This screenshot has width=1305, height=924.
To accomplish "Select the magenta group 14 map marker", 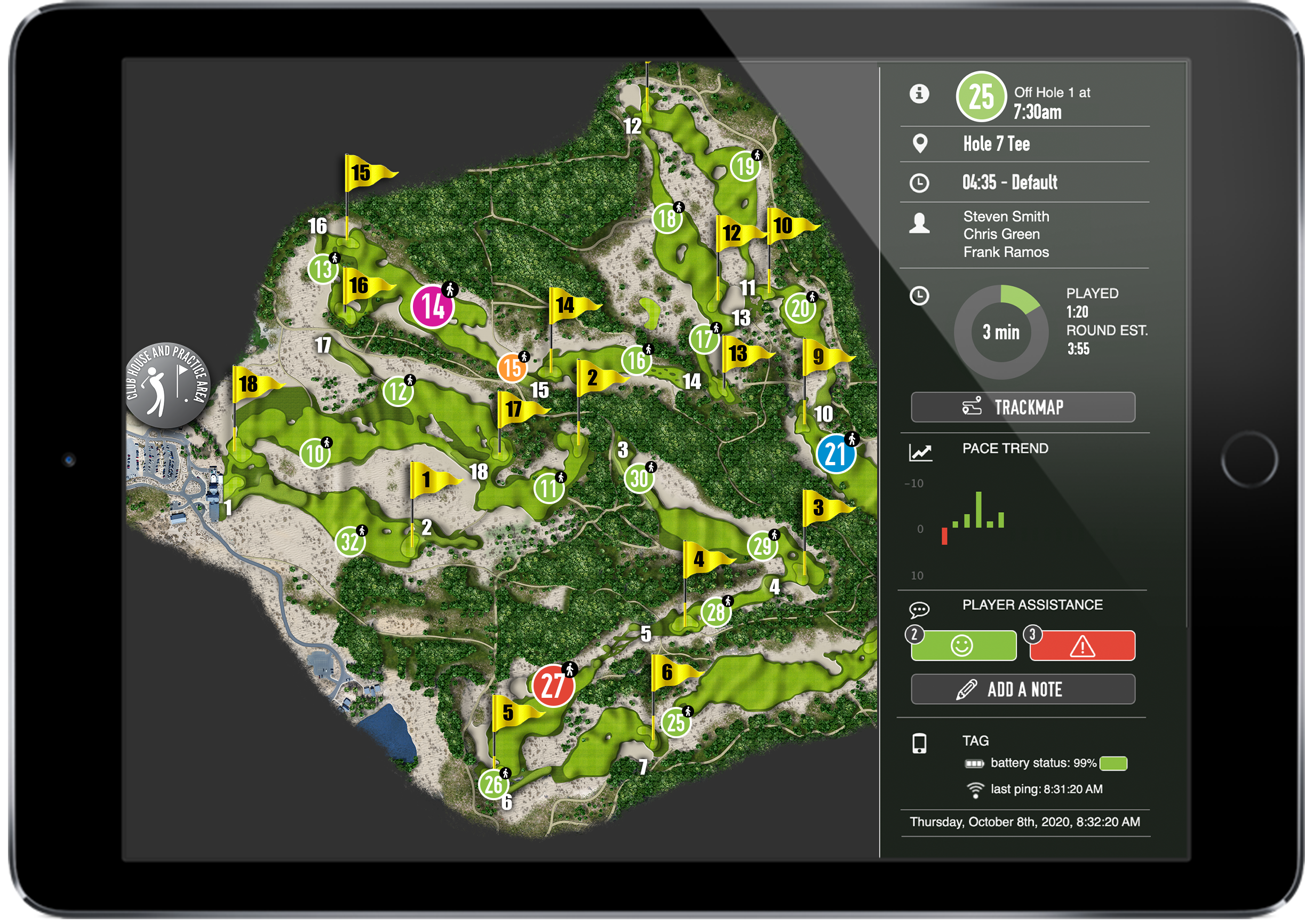I will click(432, 307).
